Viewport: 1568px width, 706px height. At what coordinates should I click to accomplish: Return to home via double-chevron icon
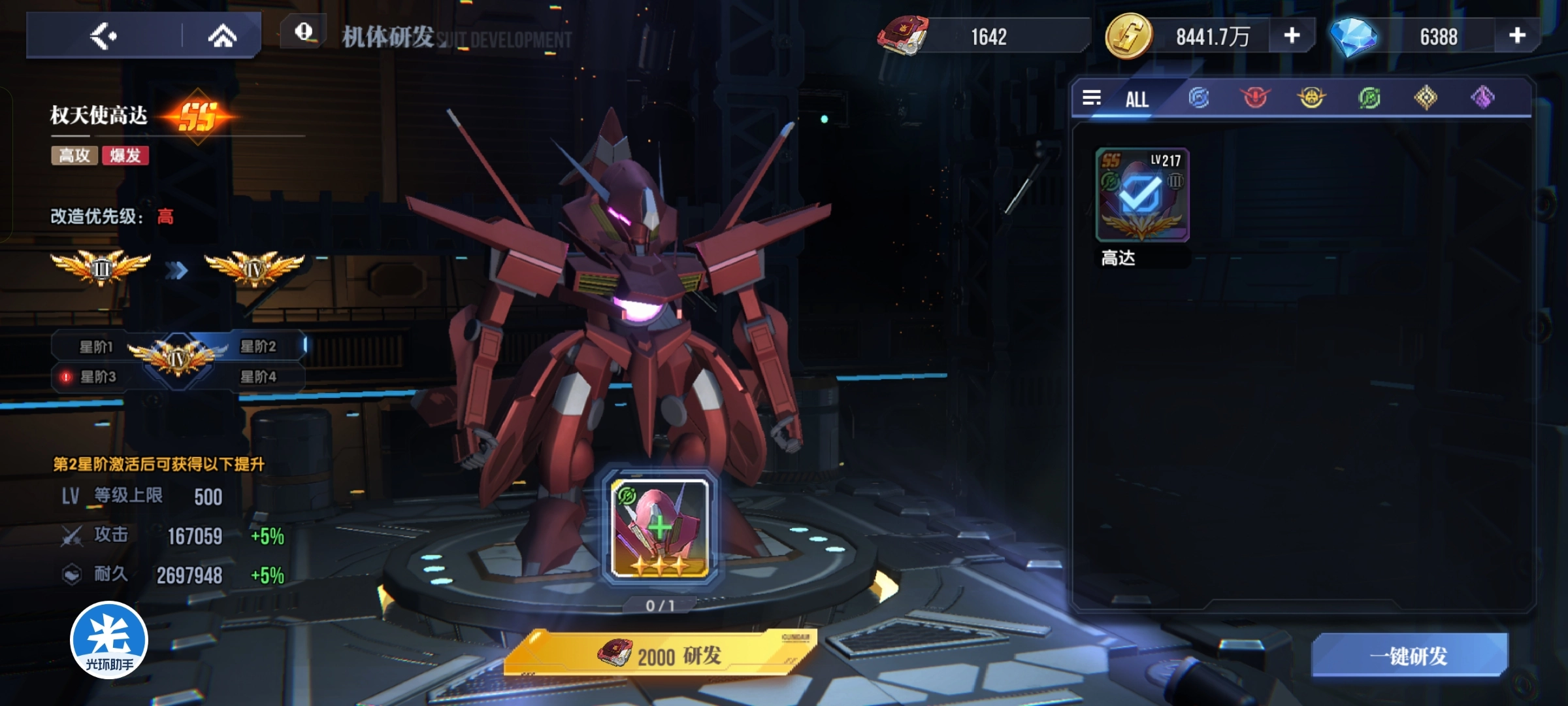click(222, 36)
